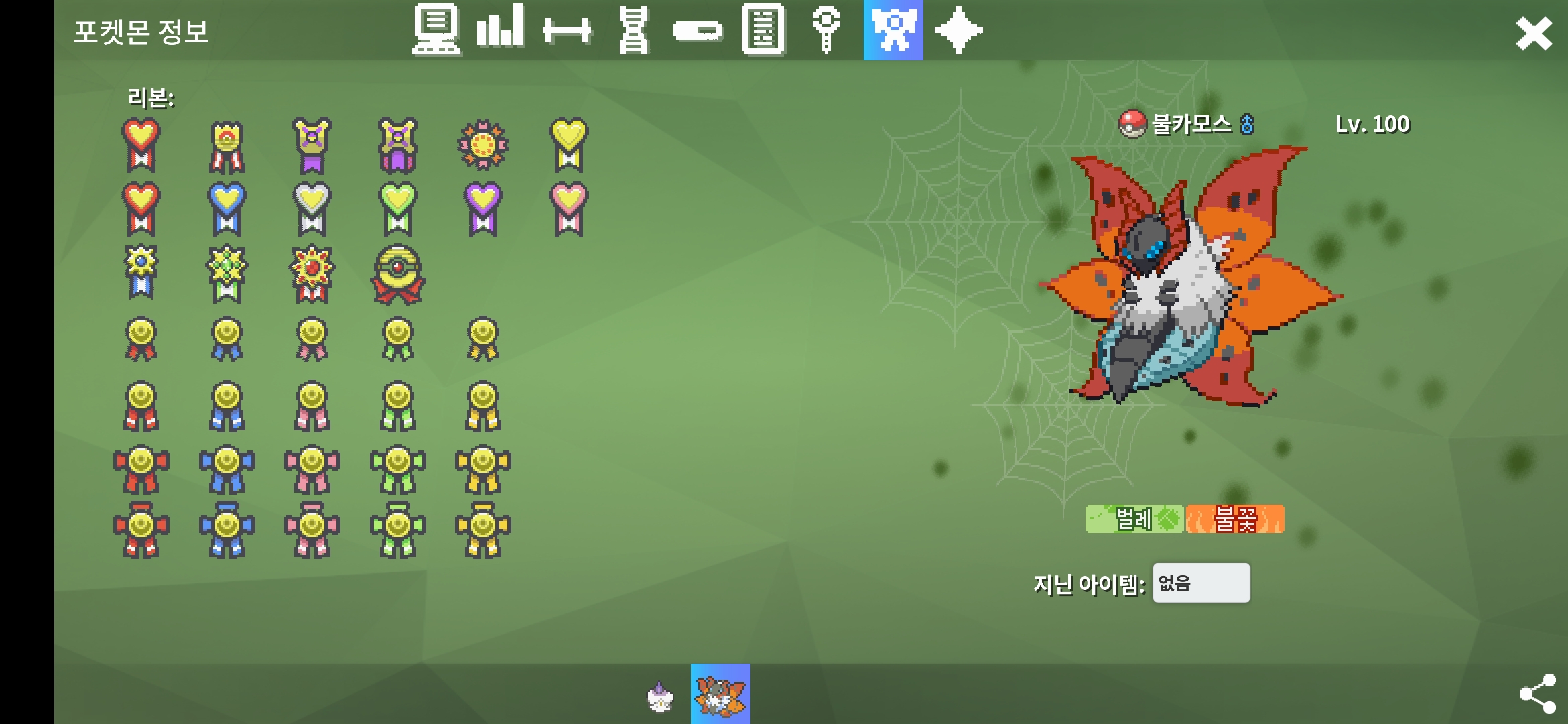Tap the green heart ribbon
Image resolution: width=1568 pixels, height=724 pixels.
click(x=397, y=208)
